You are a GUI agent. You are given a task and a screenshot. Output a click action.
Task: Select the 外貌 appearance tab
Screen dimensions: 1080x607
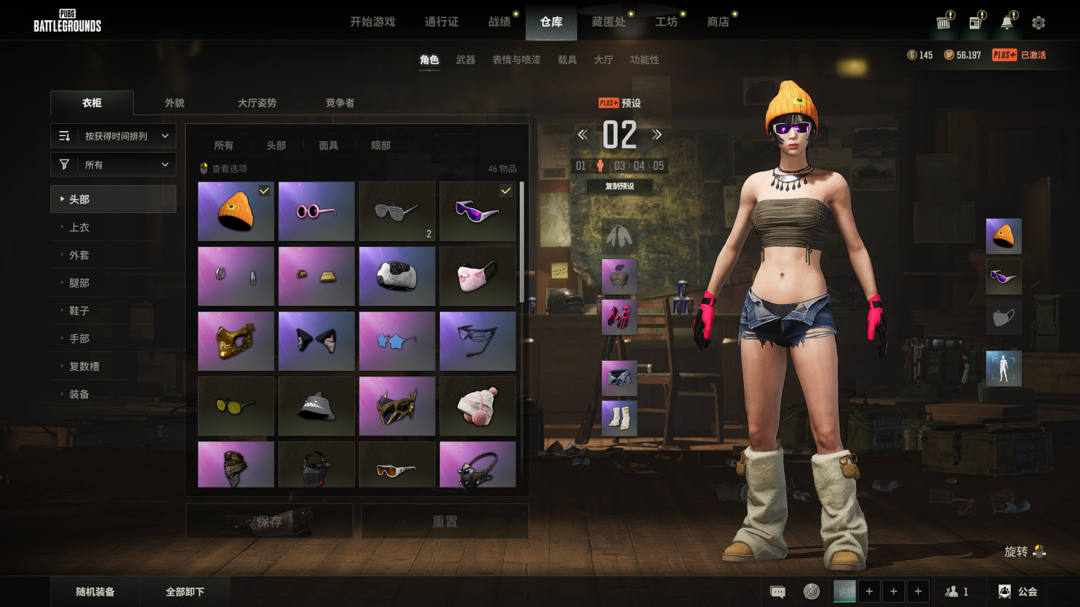point(174,103)
